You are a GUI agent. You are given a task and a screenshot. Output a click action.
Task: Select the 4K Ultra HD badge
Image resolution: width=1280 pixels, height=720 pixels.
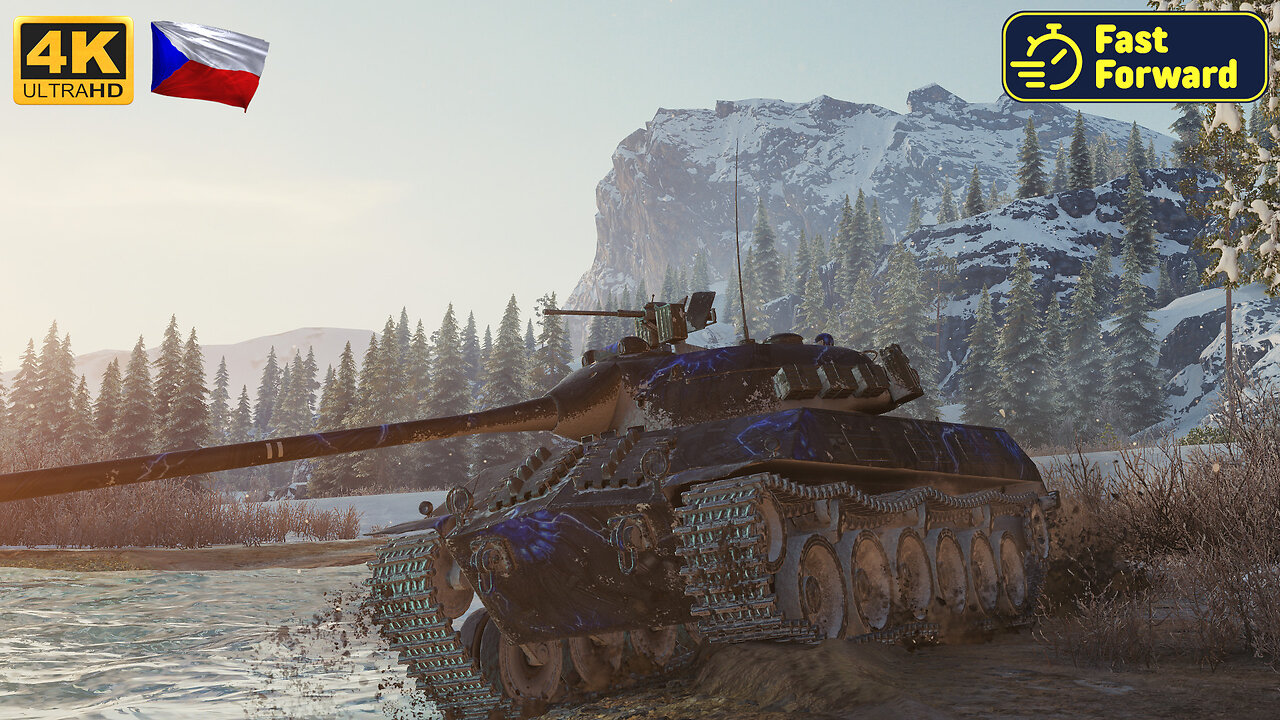[x=73, y=60]
